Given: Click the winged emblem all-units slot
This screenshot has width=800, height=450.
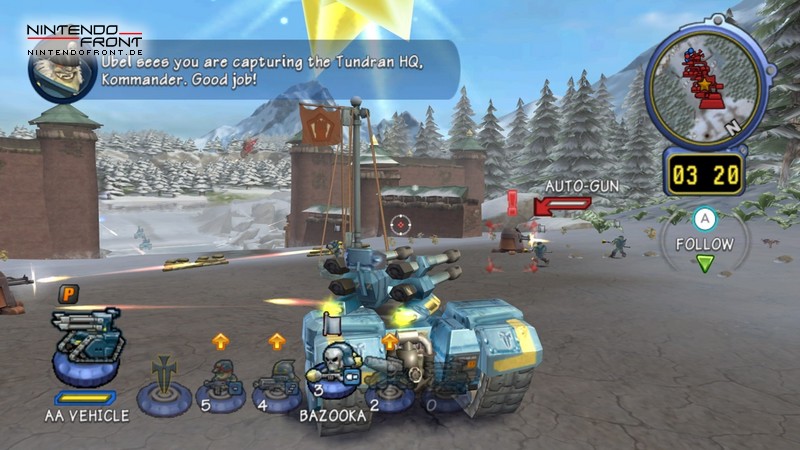Looking at the screenshot, I should tap(164, 387).
